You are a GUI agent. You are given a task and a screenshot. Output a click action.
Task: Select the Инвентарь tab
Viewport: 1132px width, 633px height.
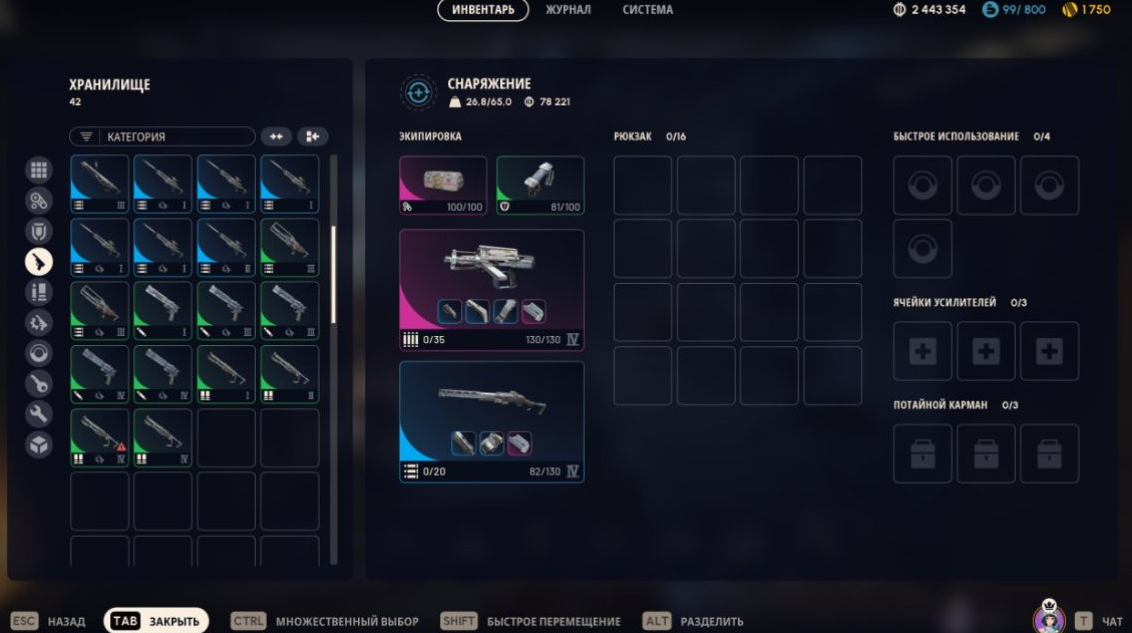(x=483, y=10)
